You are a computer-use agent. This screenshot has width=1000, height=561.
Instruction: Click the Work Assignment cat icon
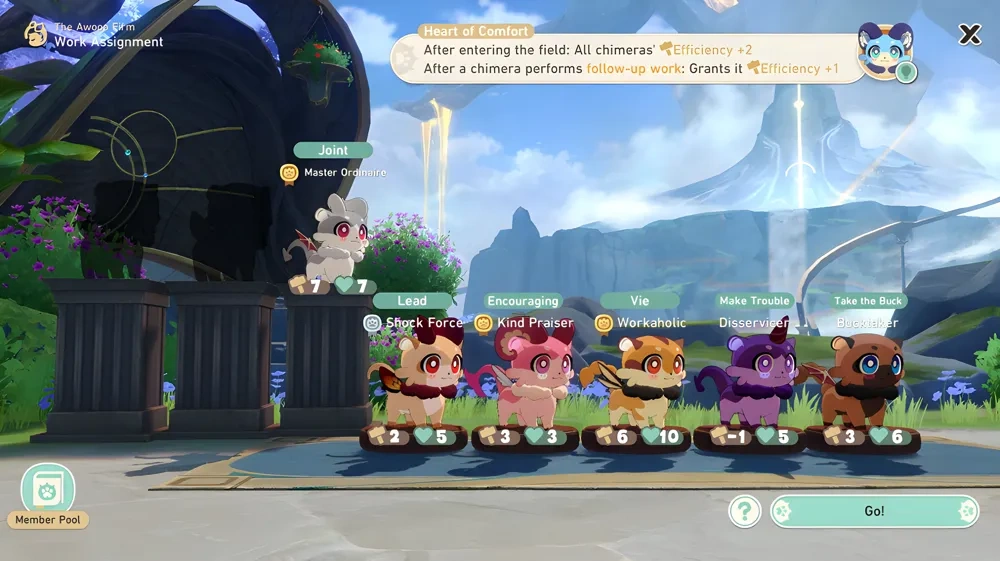coord(36,35)
